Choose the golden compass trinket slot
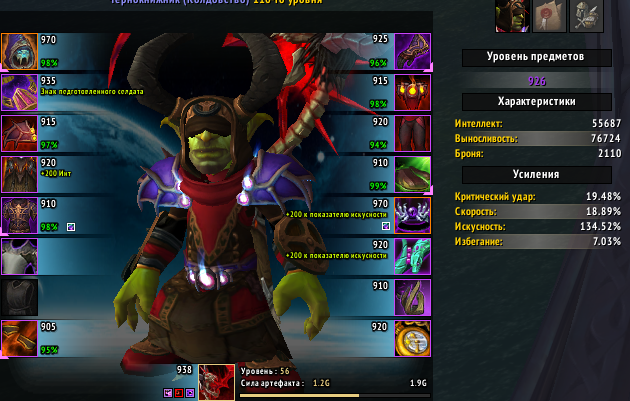Viewport: 630px width, 401px height. 411,338
